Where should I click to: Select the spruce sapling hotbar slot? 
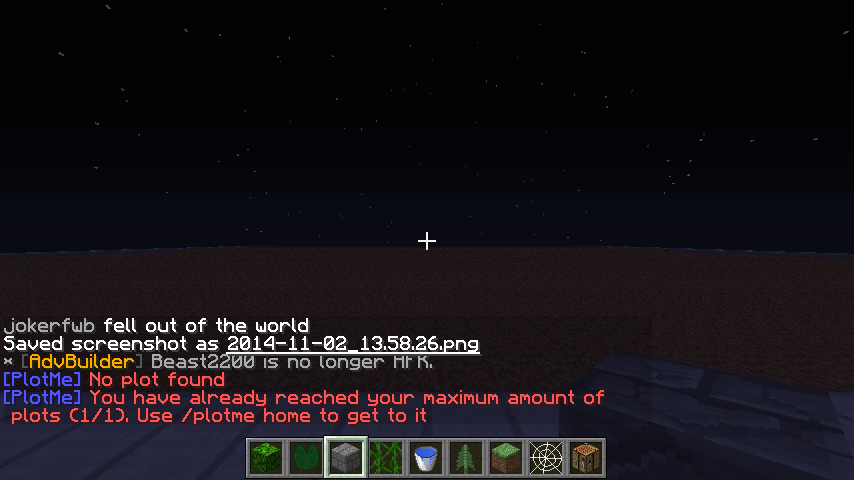(466, 458)
